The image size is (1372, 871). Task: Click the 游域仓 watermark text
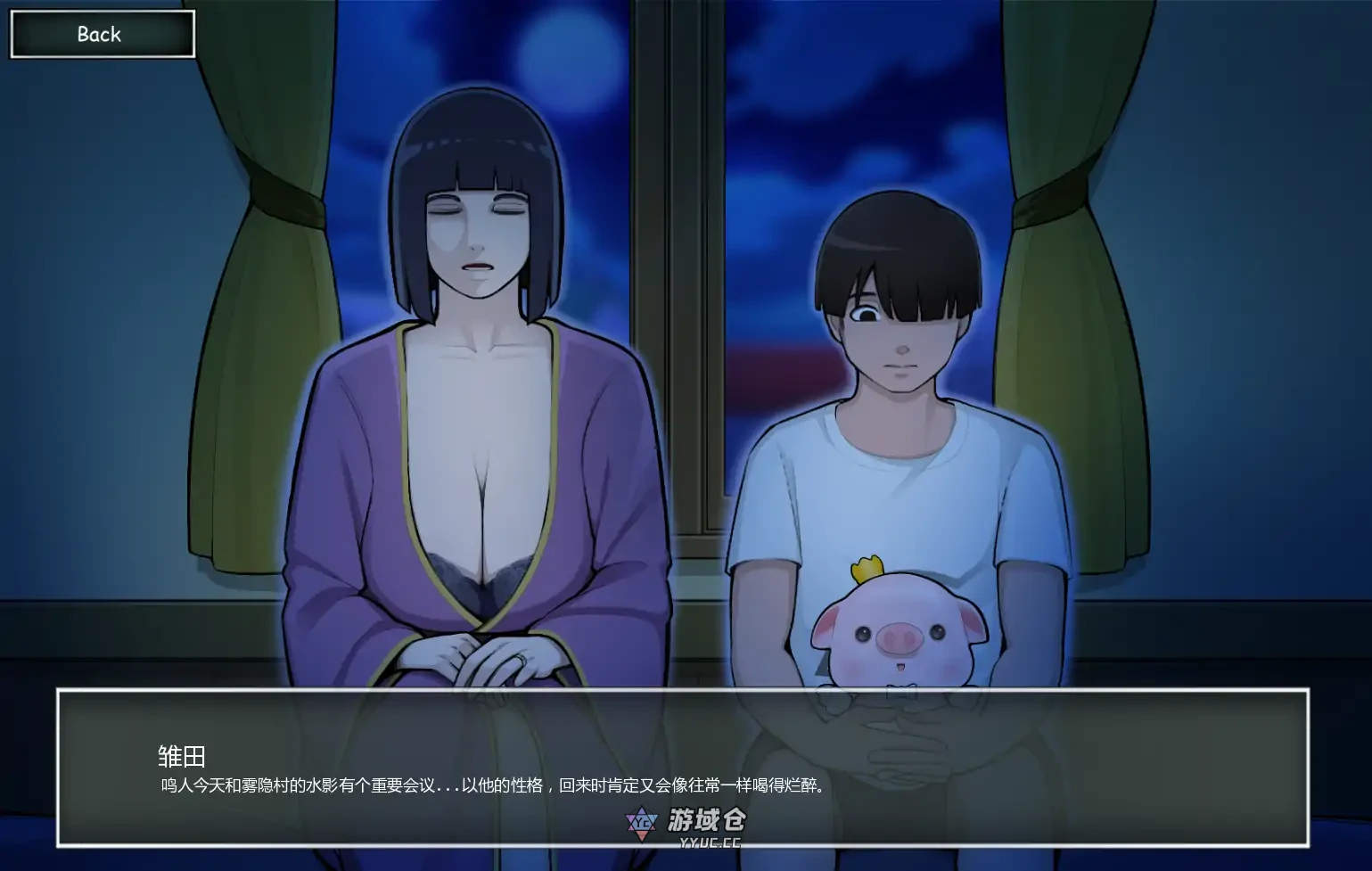tap(708, 818)
